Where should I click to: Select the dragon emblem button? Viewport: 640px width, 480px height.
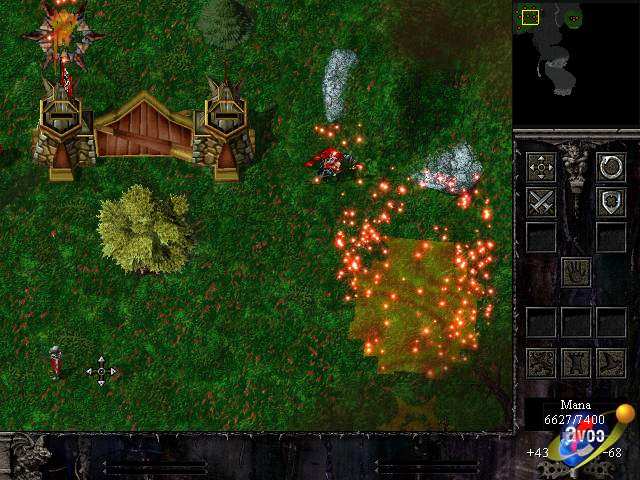541,362
